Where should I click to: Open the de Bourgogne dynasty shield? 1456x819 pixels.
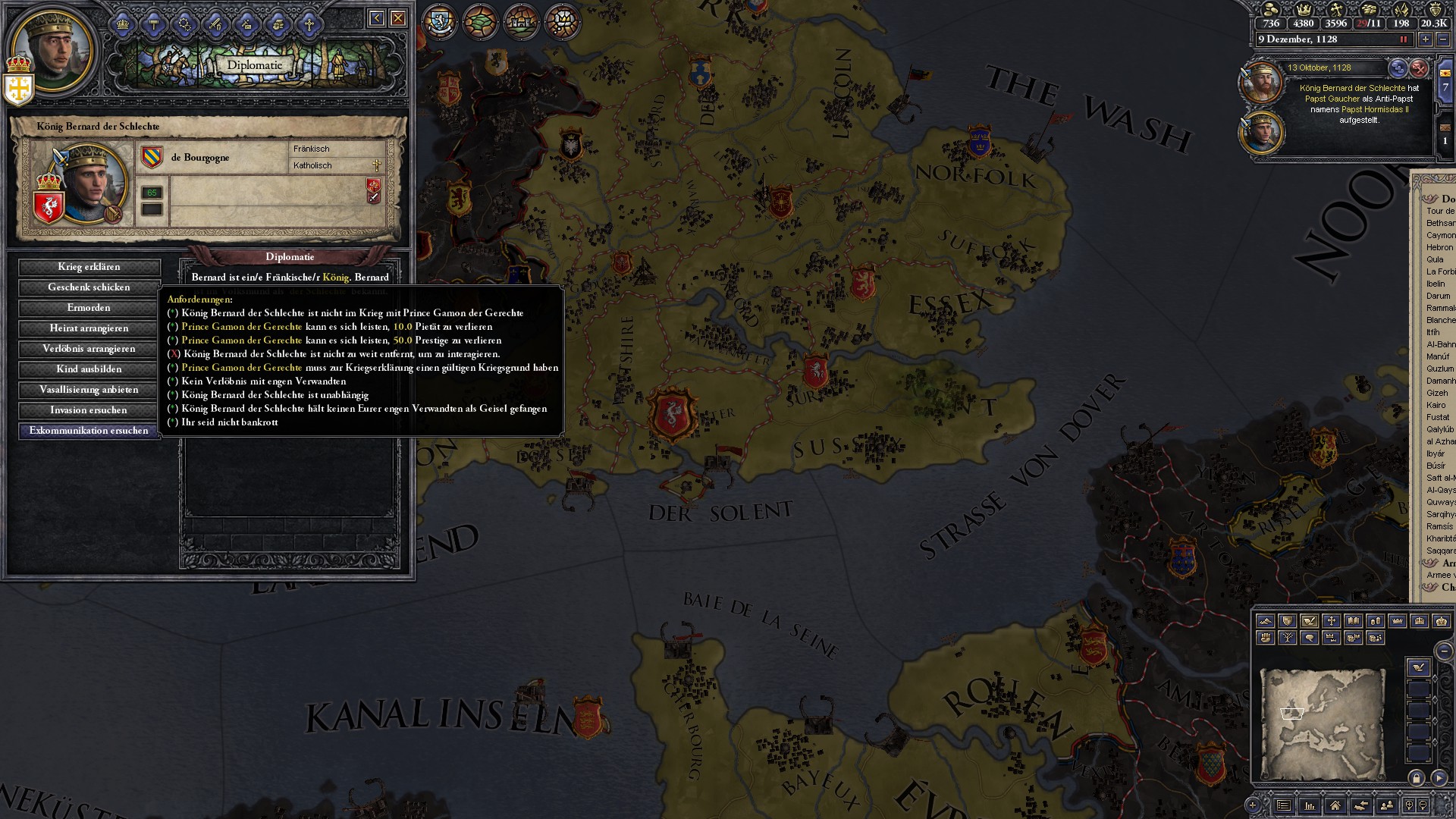click(152, 157)
